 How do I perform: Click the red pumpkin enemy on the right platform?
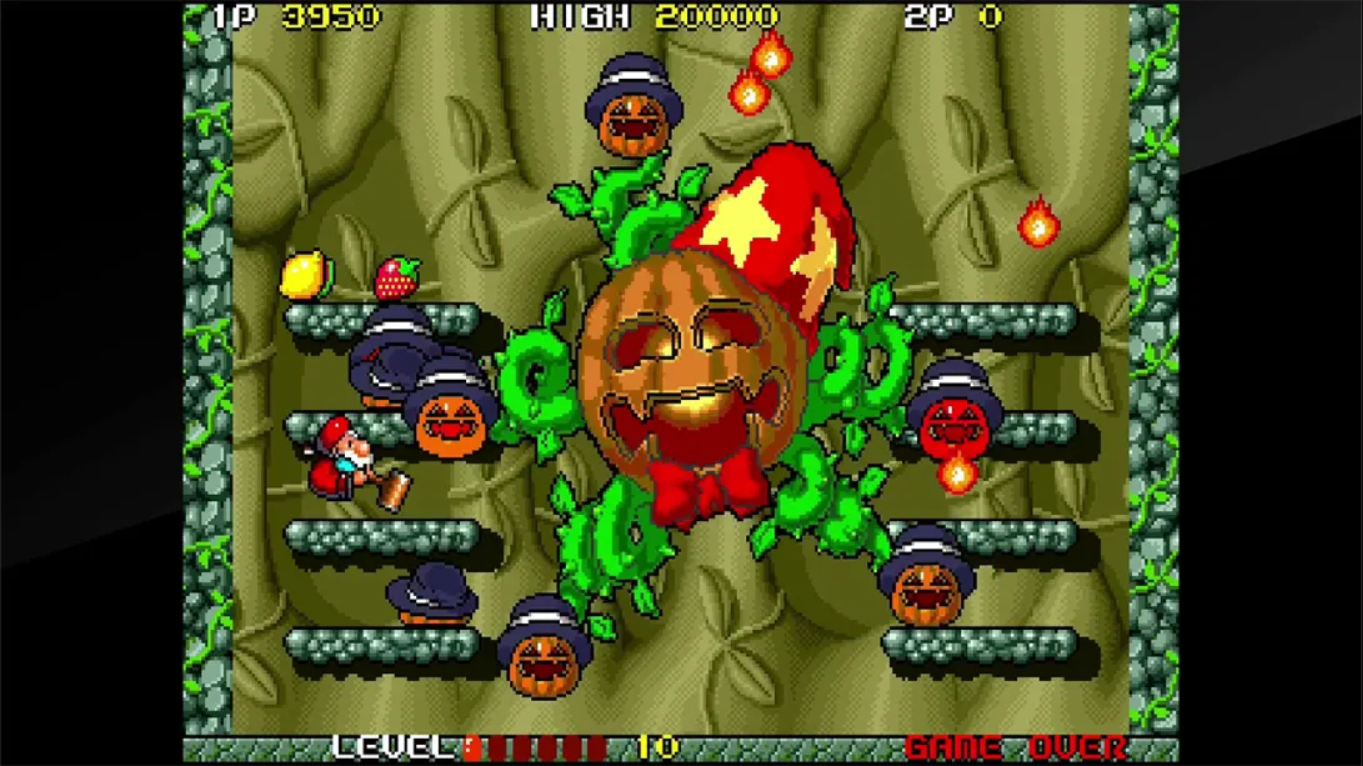(958, 420)
